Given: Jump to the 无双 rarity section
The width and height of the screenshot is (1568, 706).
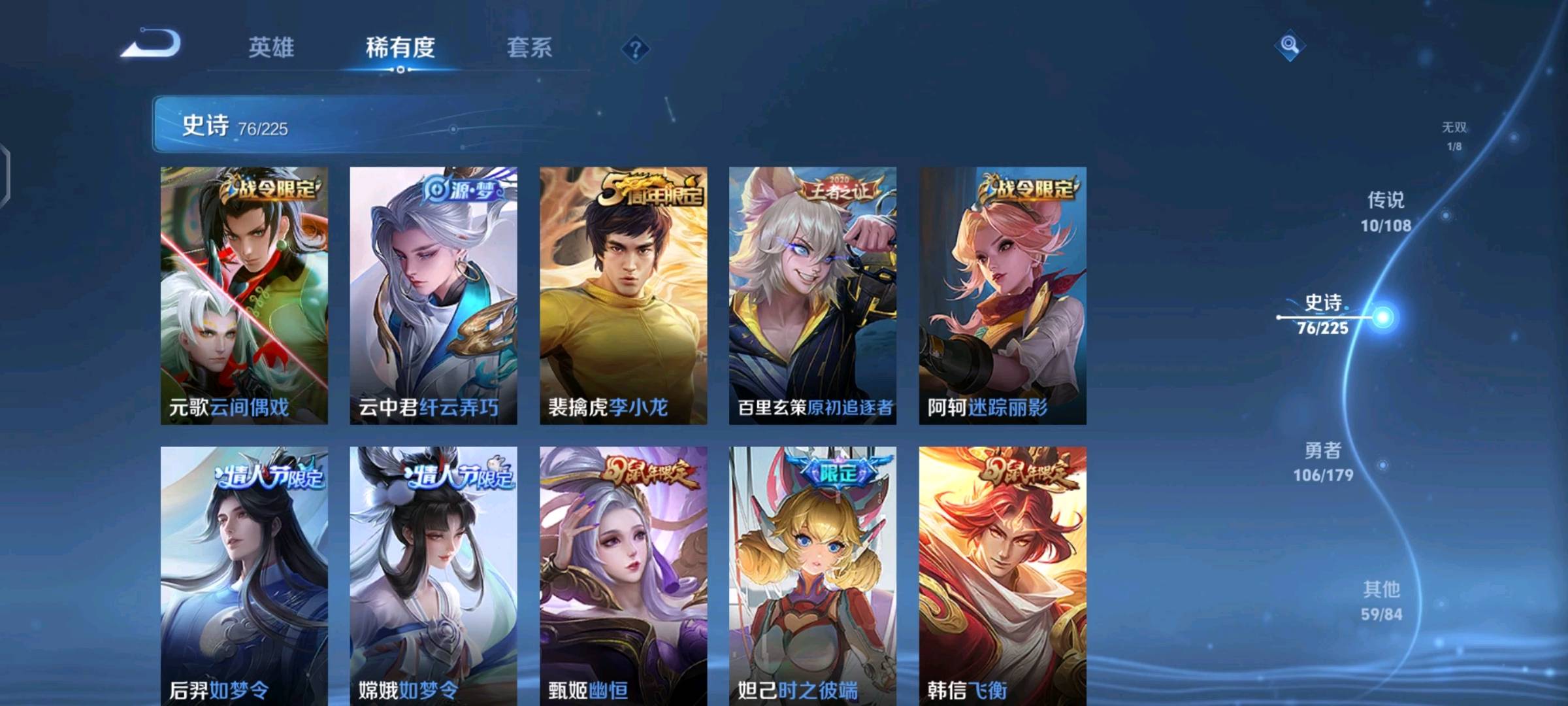Looking at the screenshot, I should 1454,135.
